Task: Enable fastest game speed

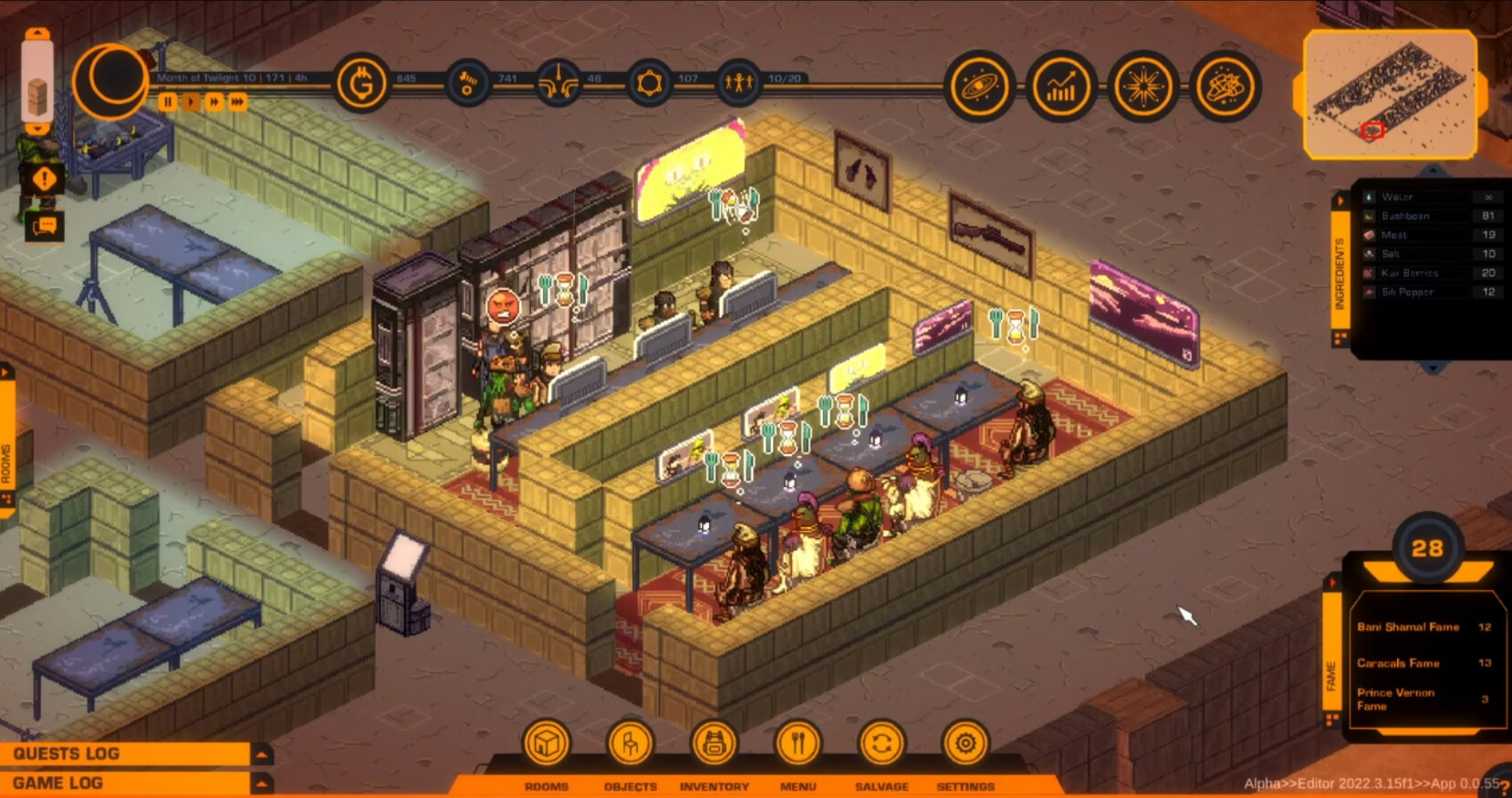Action: [236, 103]
